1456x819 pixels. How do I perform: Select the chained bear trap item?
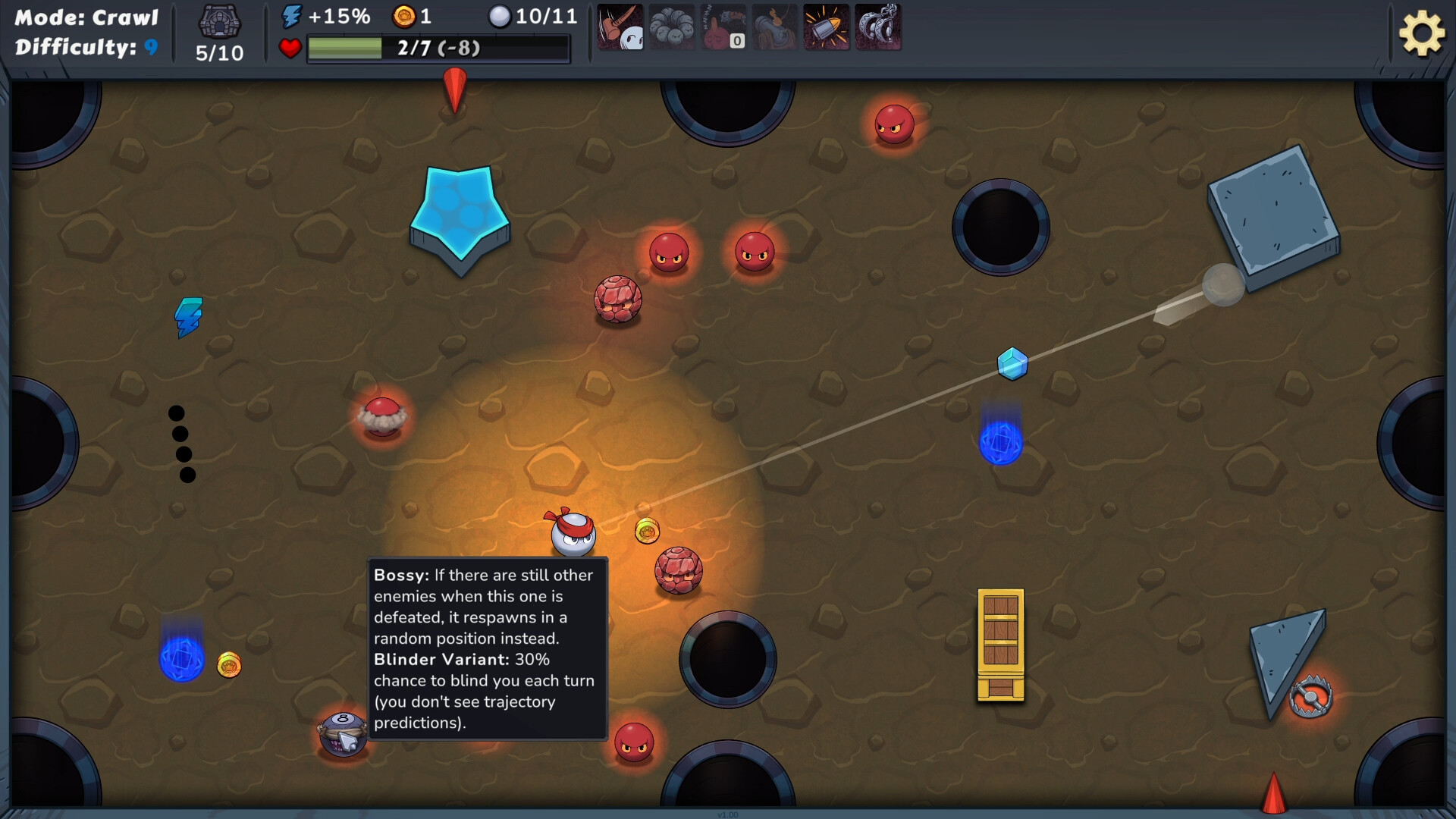click(878, 27)
